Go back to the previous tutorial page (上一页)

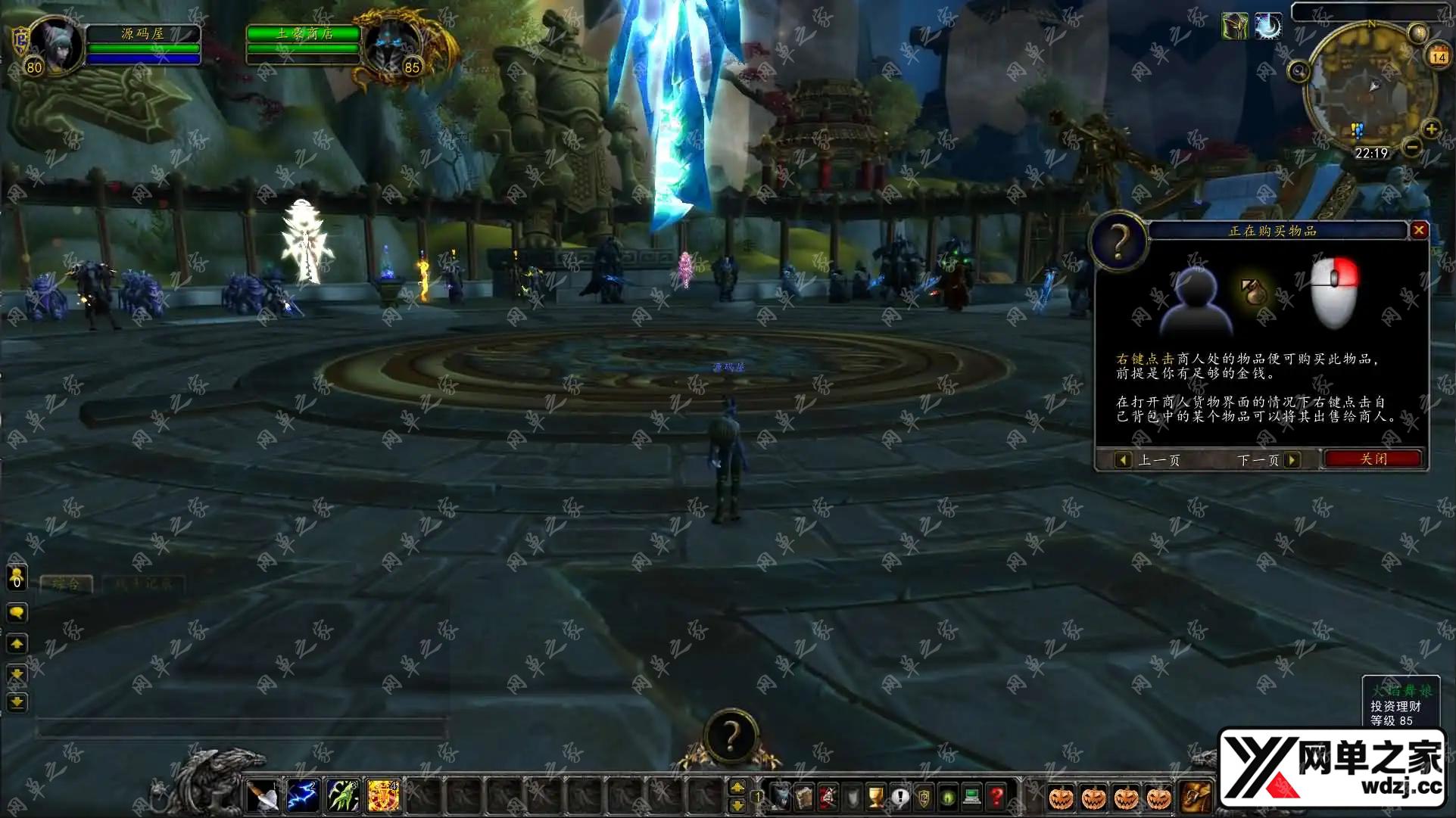click(1124, 460)
